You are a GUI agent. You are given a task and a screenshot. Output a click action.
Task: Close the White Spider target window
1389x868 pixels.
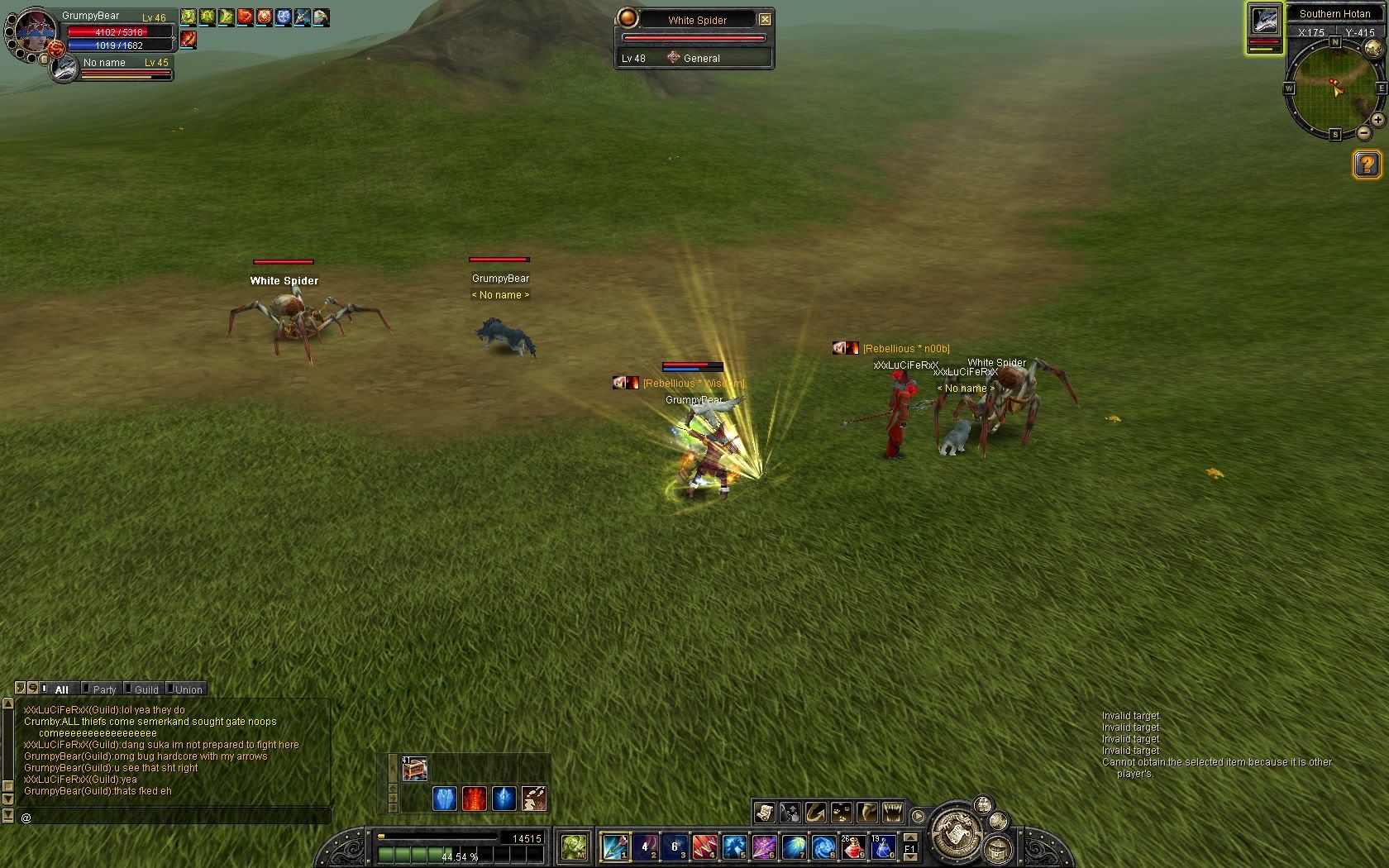[765, 19]
